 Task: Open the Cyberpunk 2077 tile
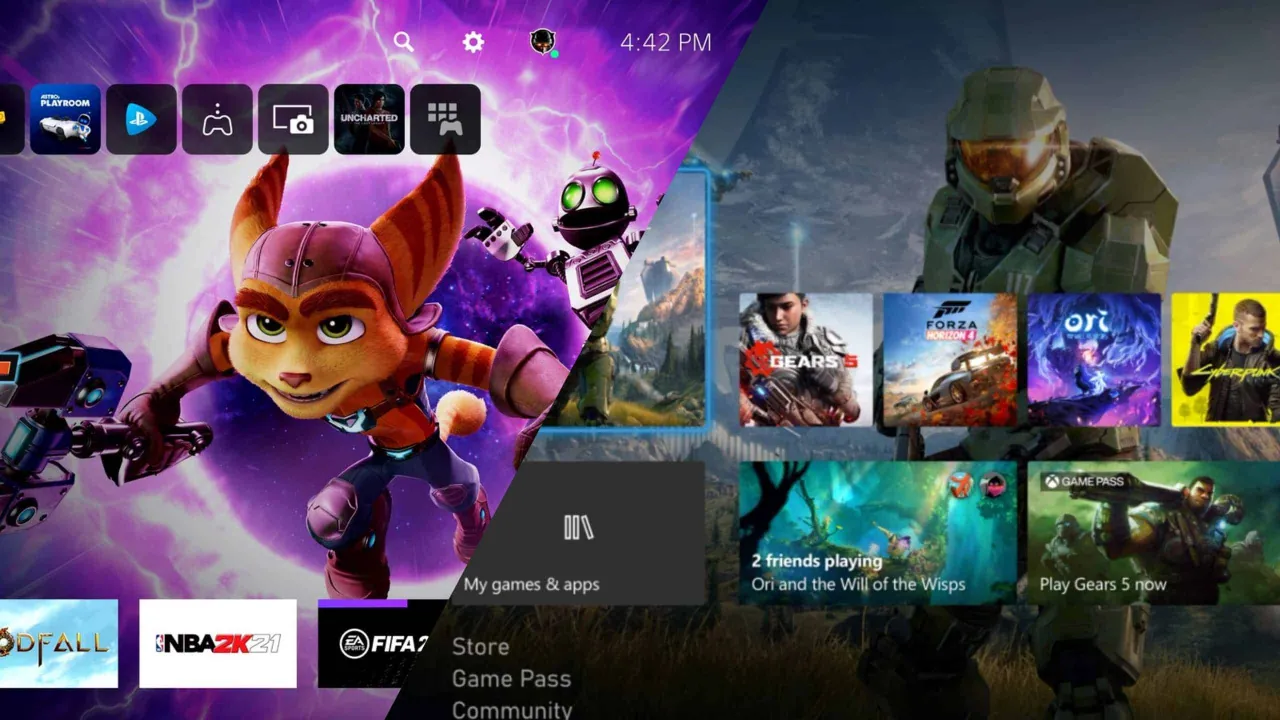click(1230, 360)
